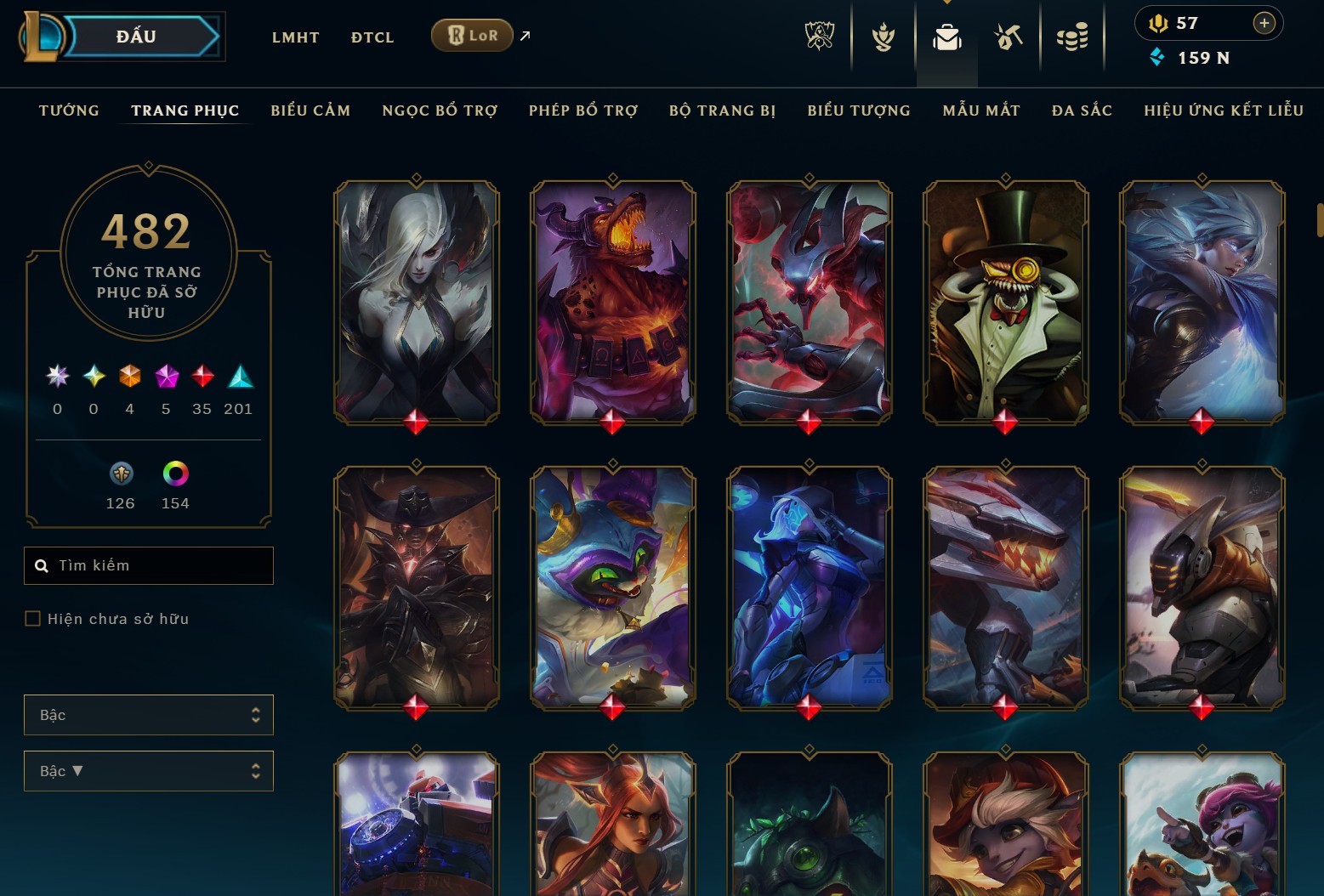Open the Clash crown icon
The image size is (1324, 896).
(x=882, y=36)
